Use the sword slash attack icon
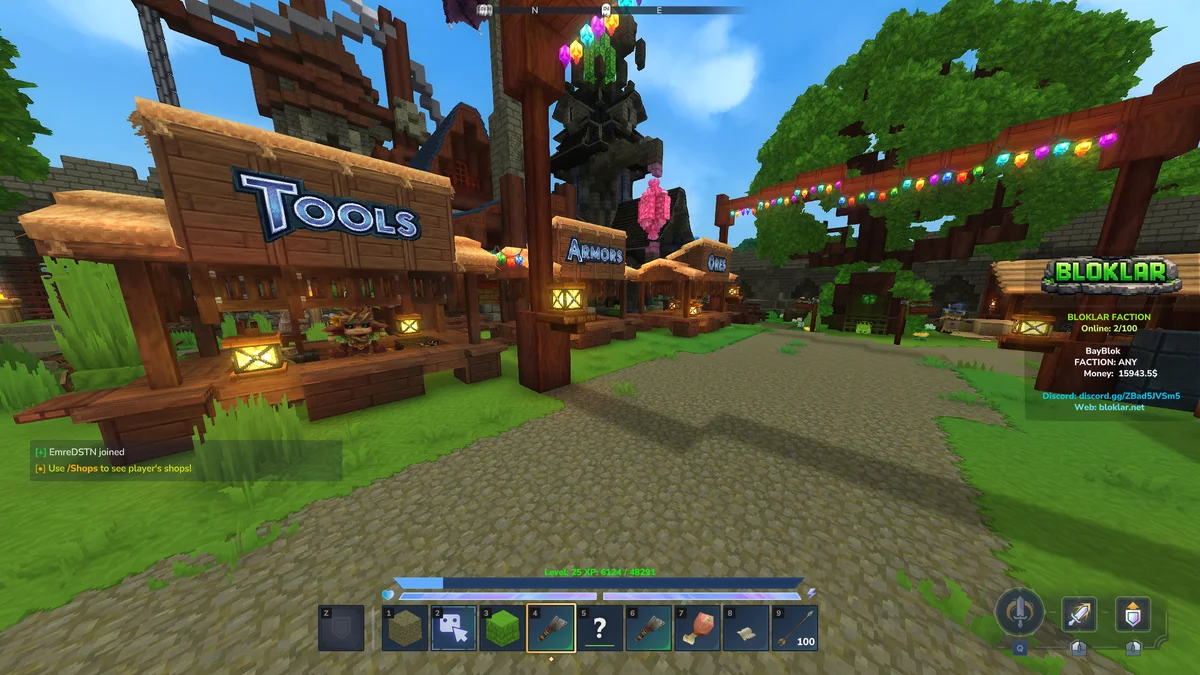Viewport: 1200px width, 675px height. click(x=1079, y=613)
